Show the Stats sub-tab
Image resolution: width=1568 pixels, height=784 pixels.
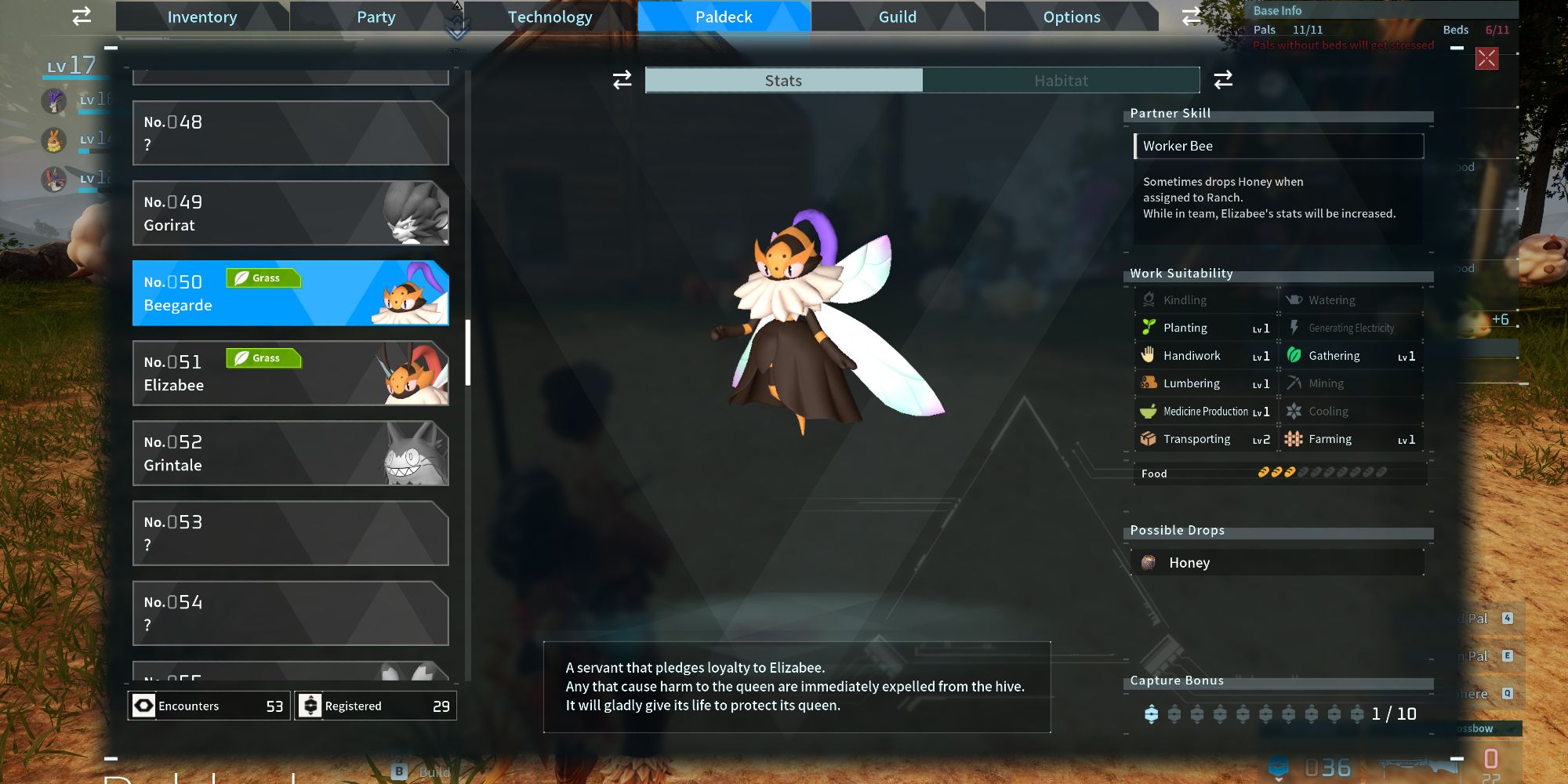pyautogui.click(x=783, y=81)
